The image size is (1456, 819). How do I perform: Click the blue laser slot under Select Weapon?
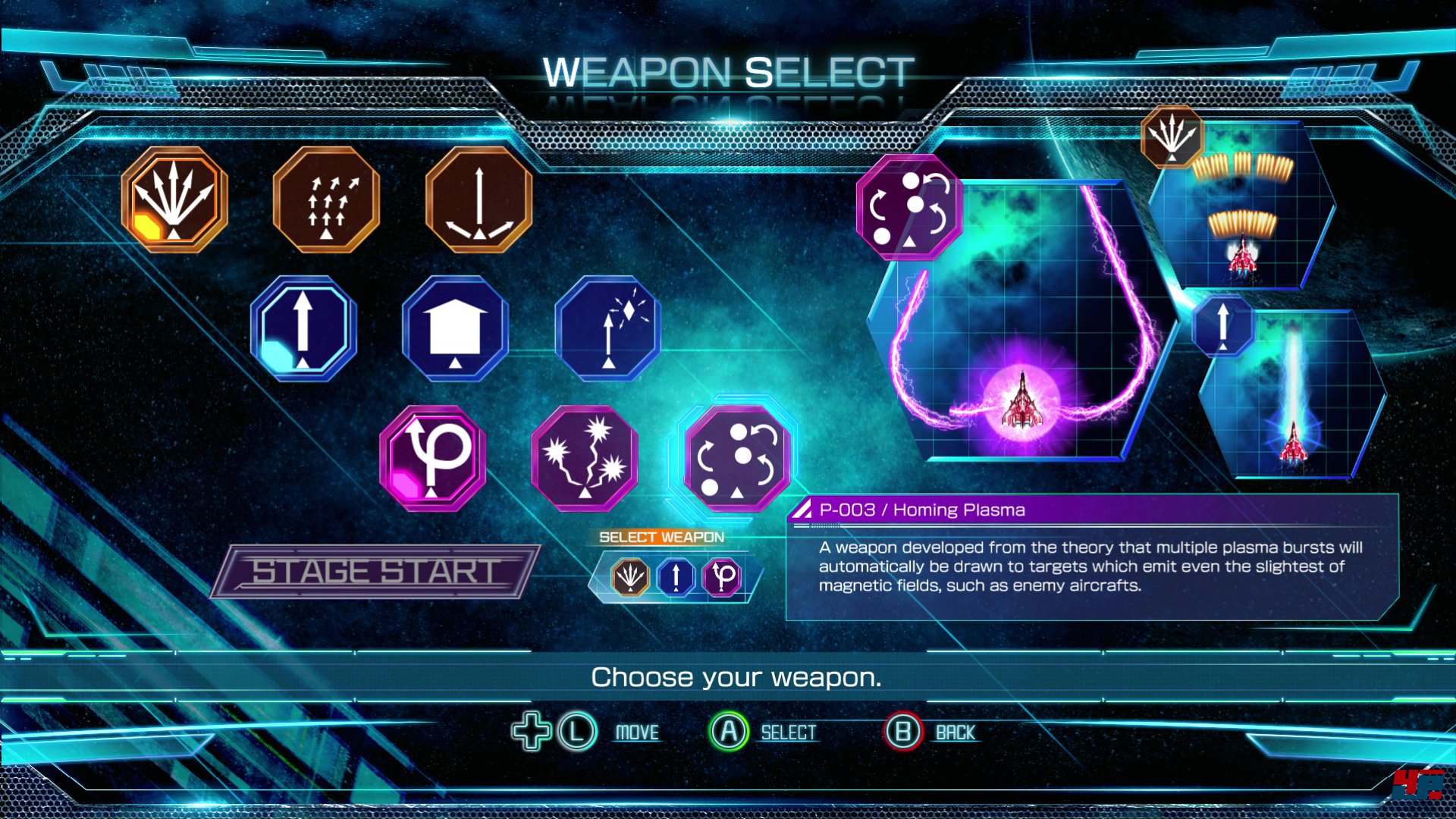(676, 577)
